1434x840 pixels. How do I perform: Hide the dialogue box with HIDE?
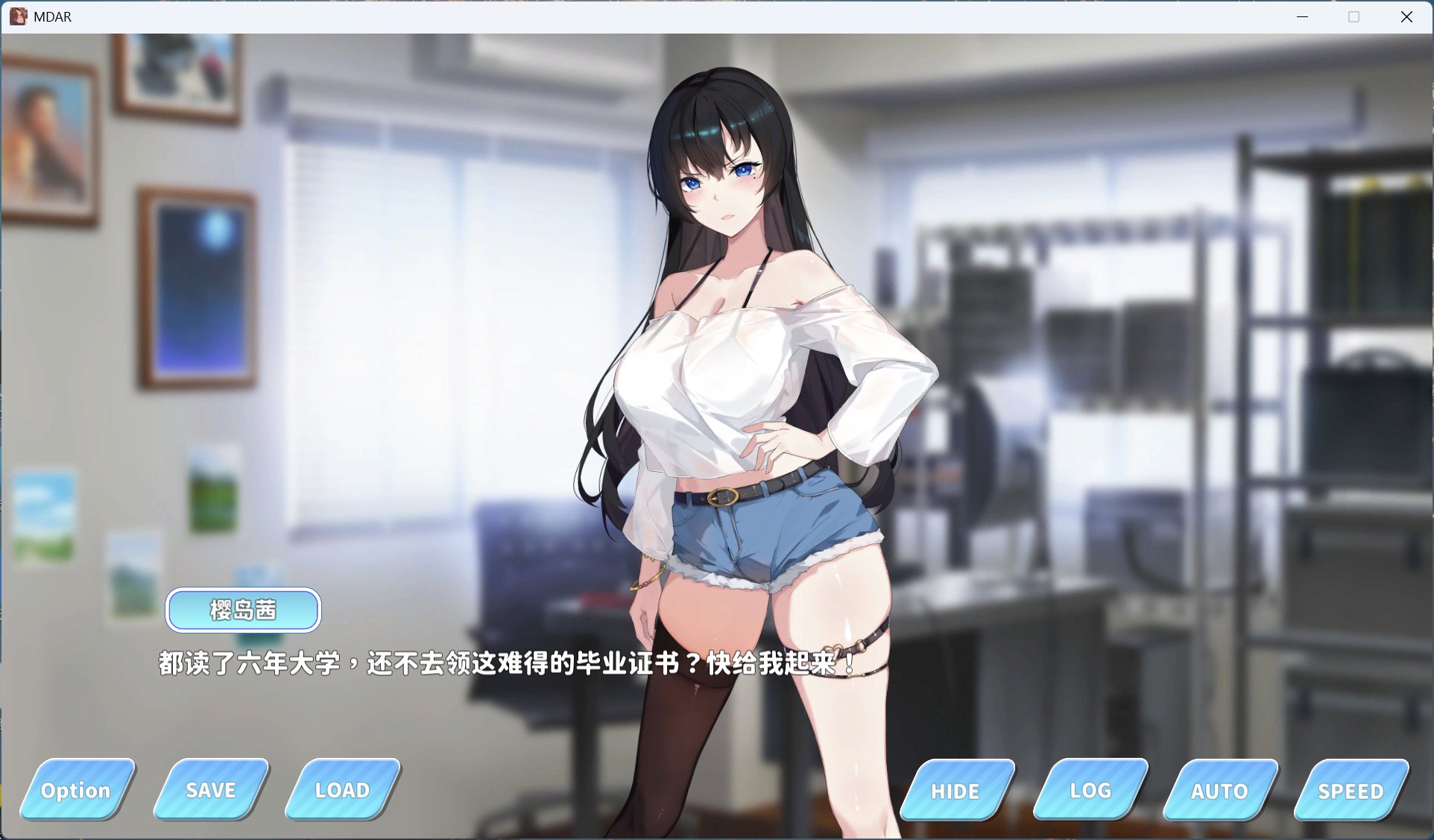coord(955,791)
